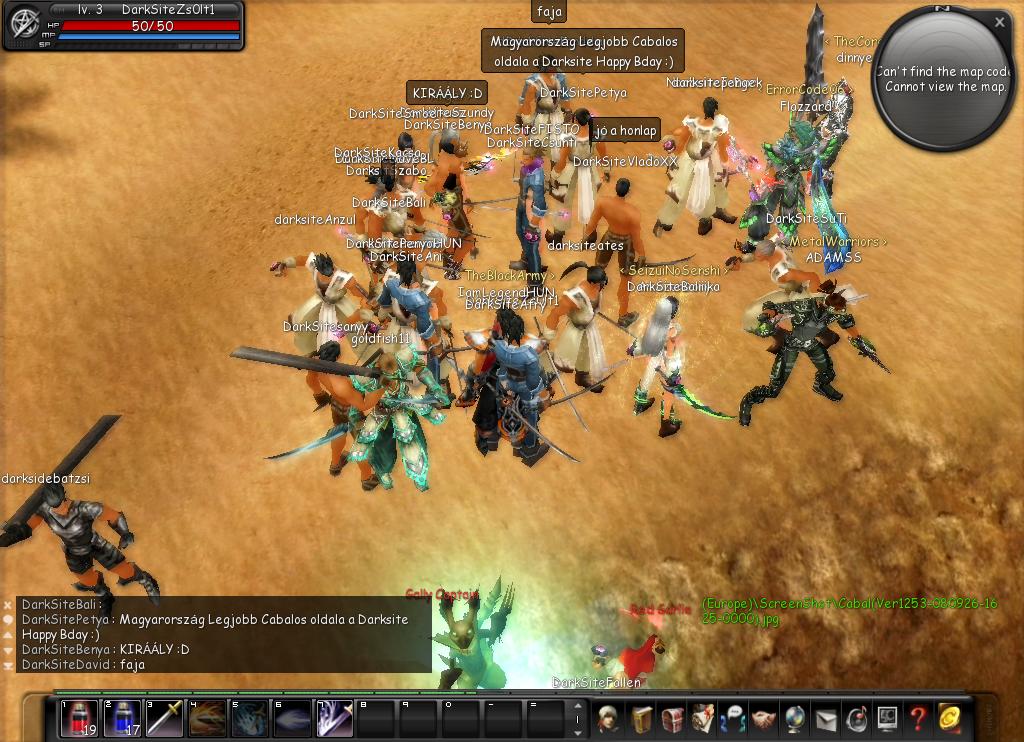The height and width of the screenshot is (742, 1024).
Task: Use the blue MP potion in slot 2
Action: pyautogui.click(x=122, y=717)
